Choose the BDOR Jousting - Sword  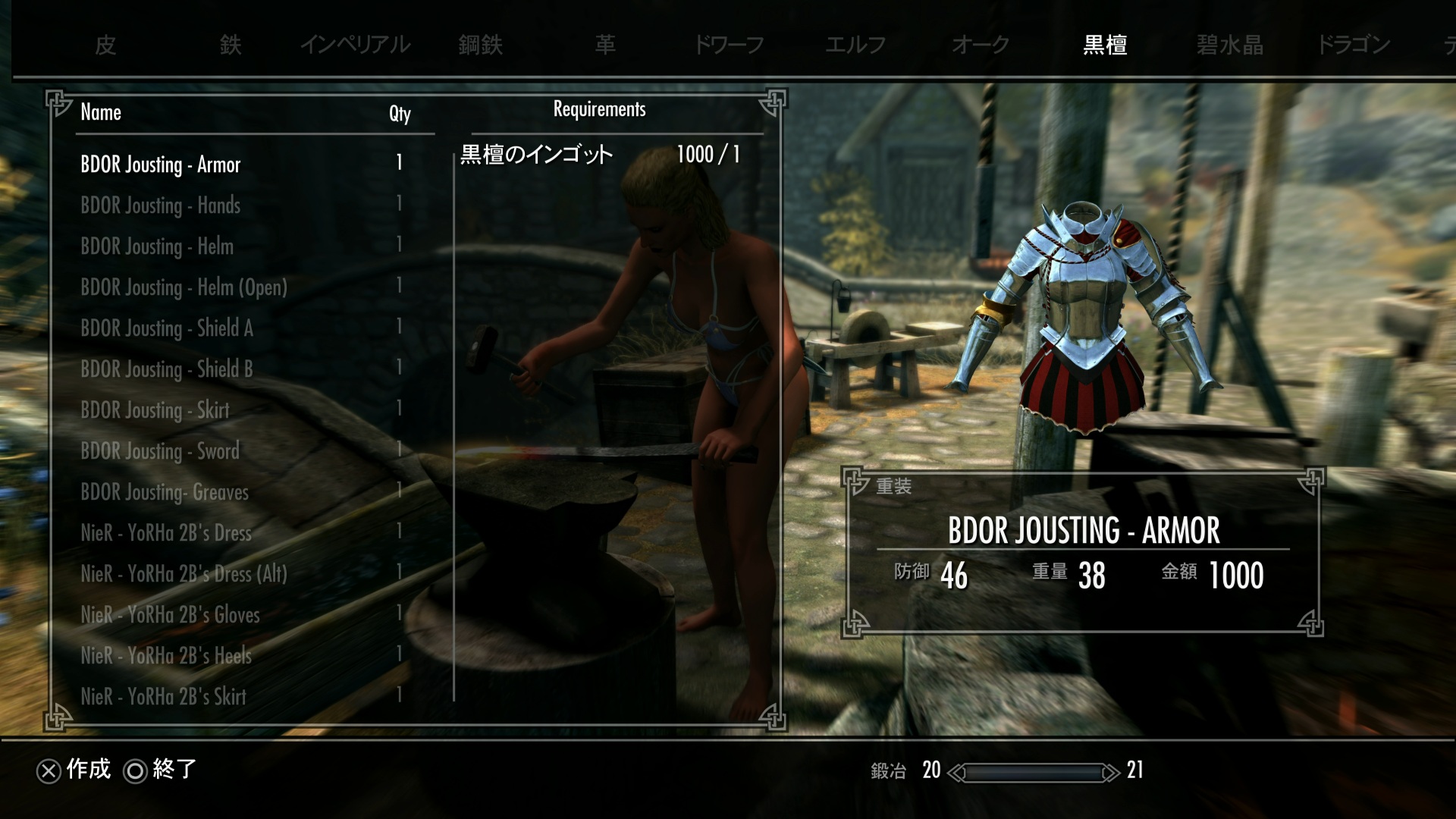click(x=160, y=451)
